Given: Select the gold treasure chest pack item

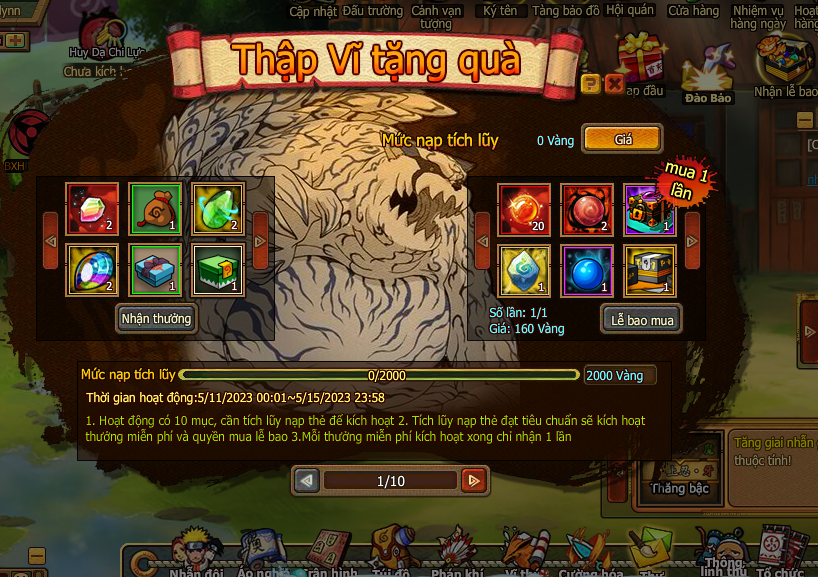Looking at the screenshot, I should point(650,270).
